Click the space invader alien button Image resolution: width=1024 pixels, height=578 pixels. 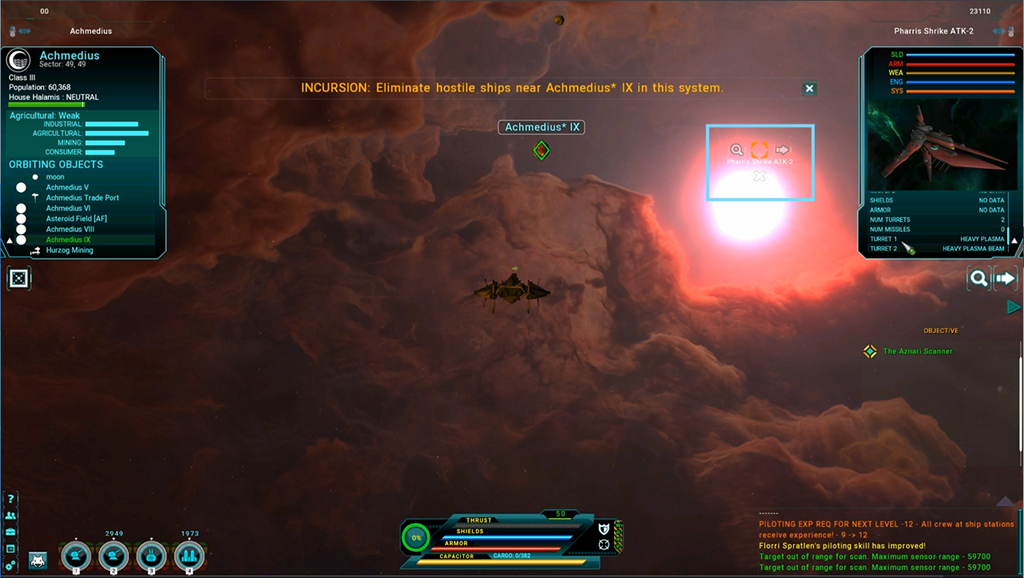[38, 560]
